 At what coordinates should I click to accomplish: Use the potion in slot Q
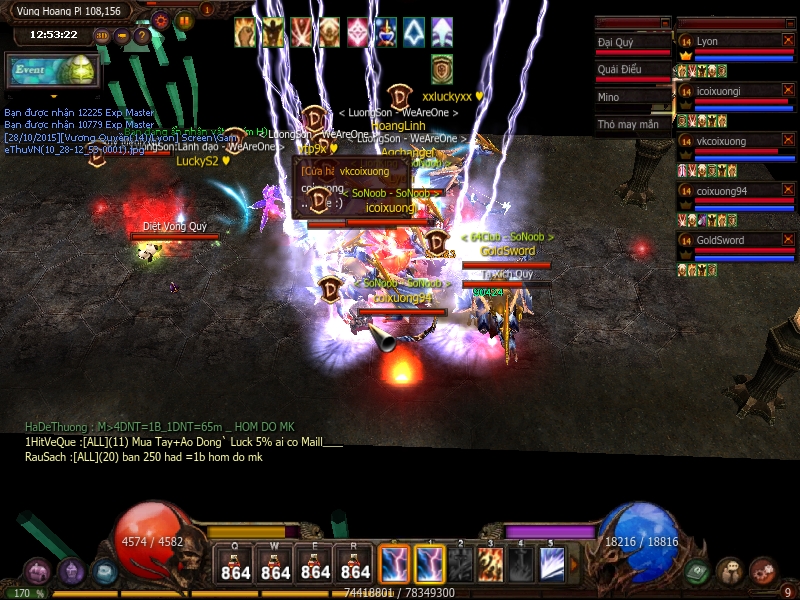(x=235, y=563)
